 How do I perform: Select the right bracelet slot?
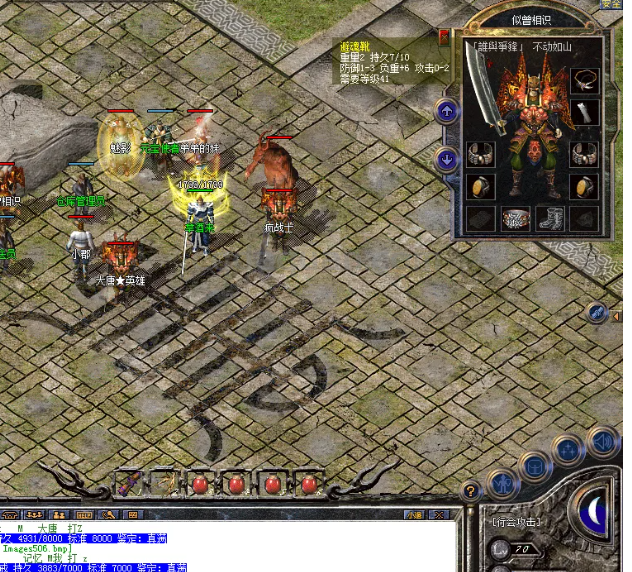pos(584,154)
